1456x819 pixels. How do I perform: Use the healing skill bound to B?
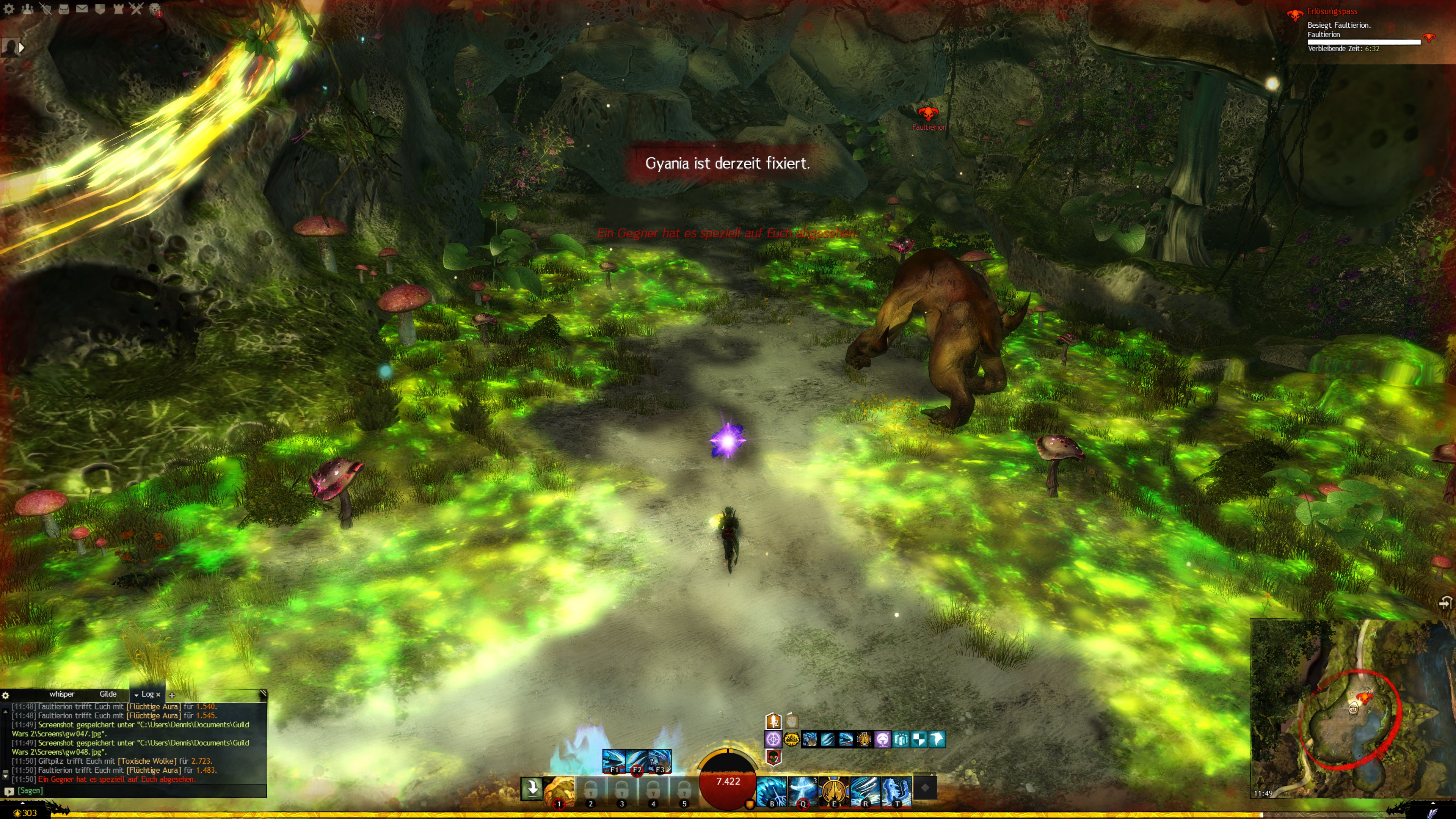772,790
